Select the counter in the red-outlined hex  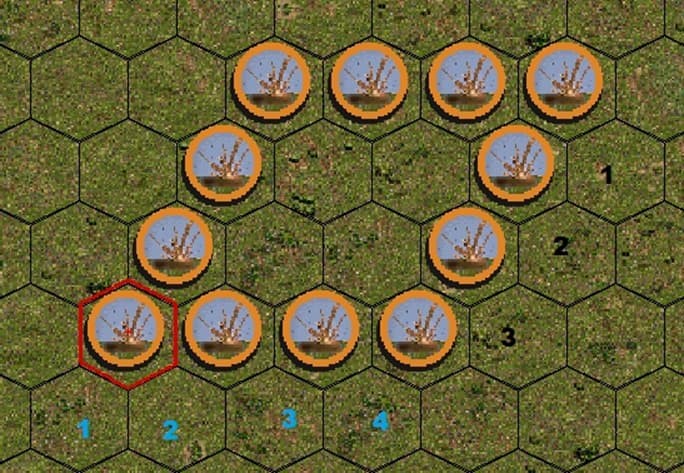[x=125, y=332]
